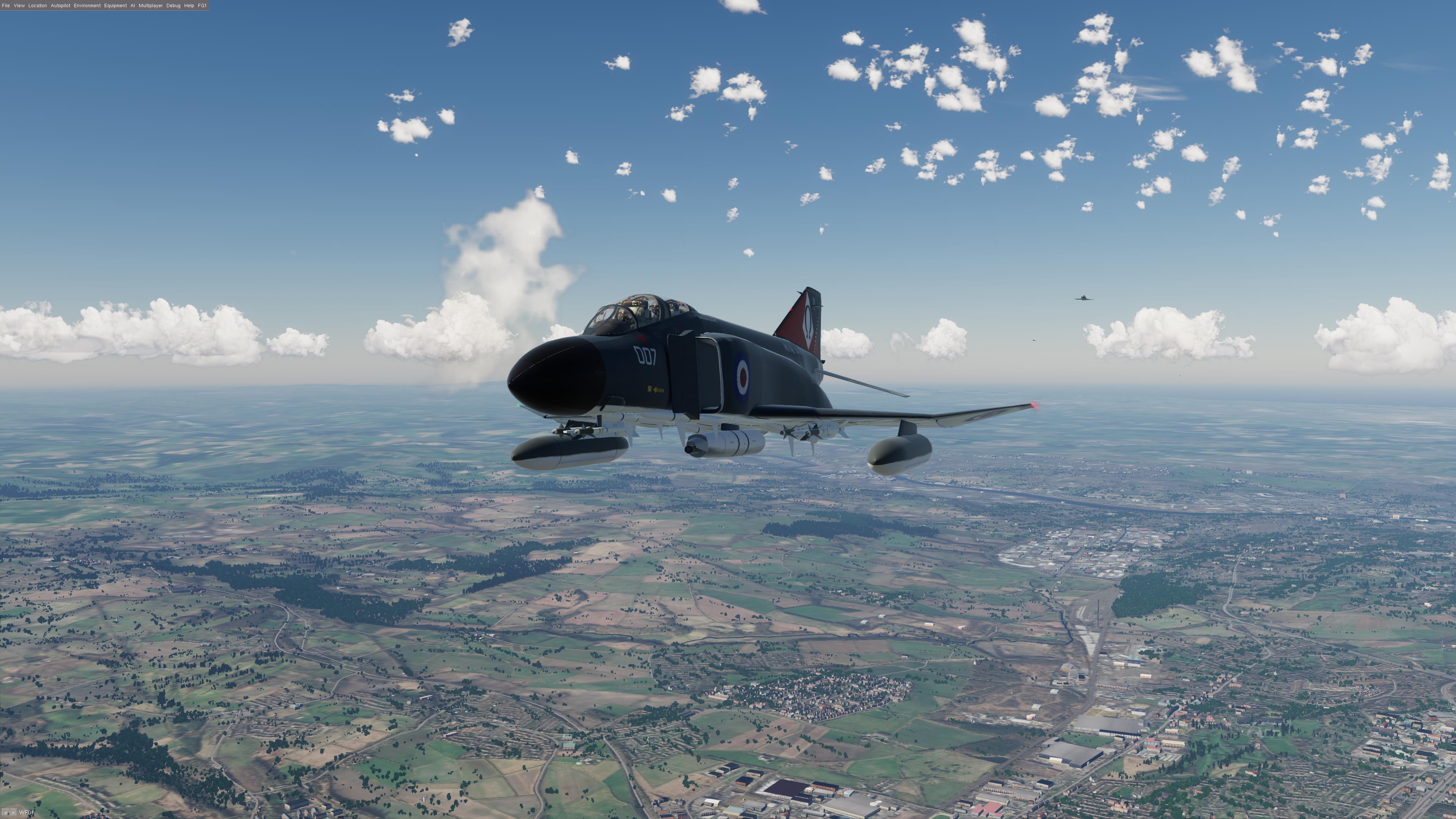The height and width of the screenshot is (819, 1456).
Task: Open the View menu
Action: 19,6
